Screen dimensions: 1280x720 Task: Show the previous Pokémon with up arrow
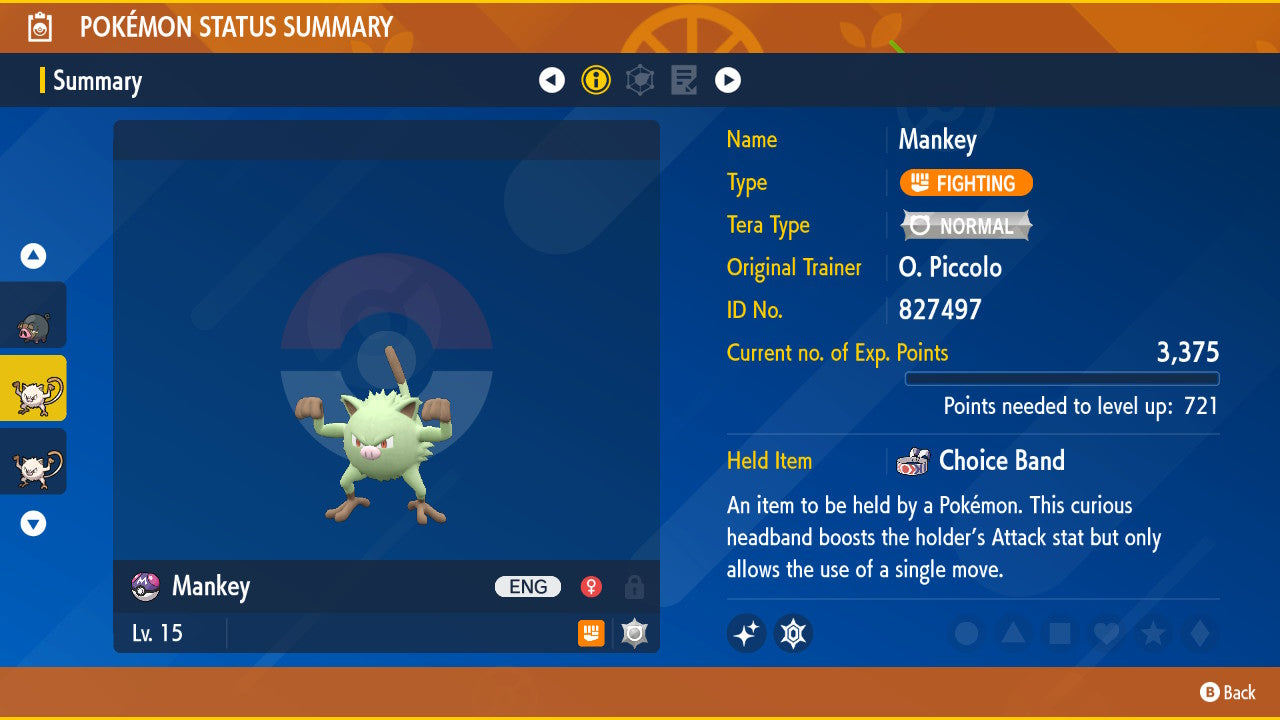(x=34, y=257)
